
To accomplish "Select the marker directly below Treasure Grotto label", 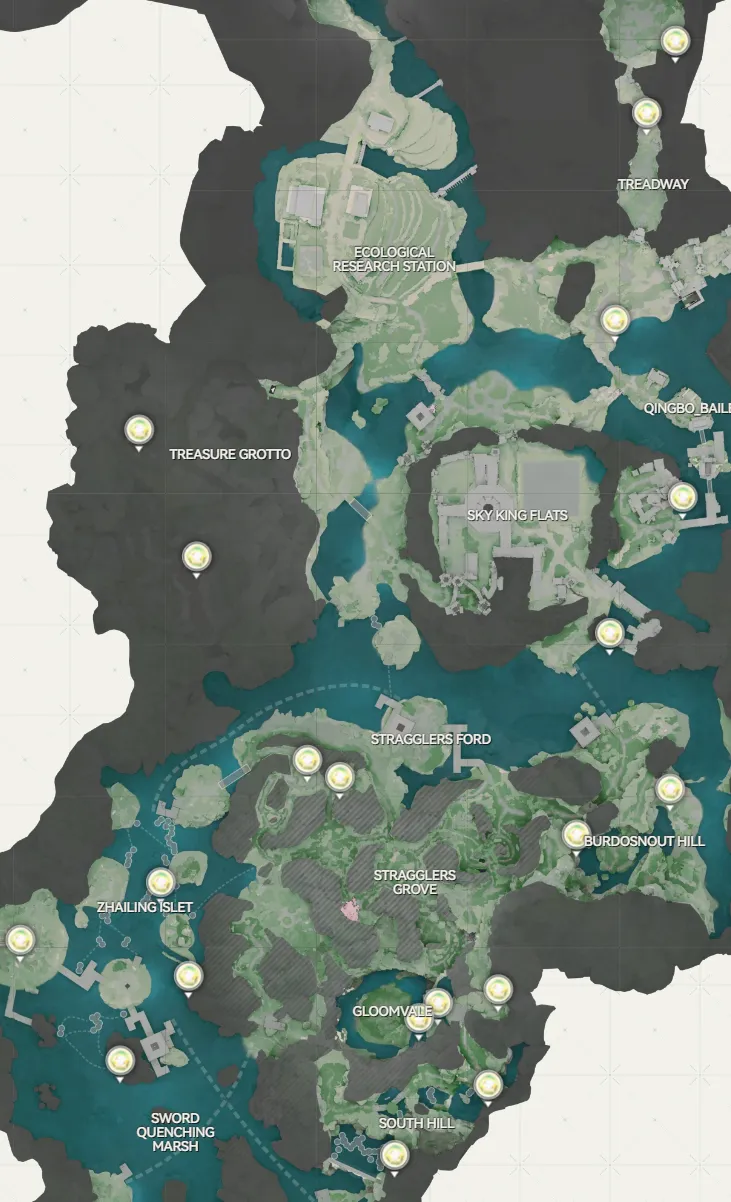I will [x=197, y=556].
